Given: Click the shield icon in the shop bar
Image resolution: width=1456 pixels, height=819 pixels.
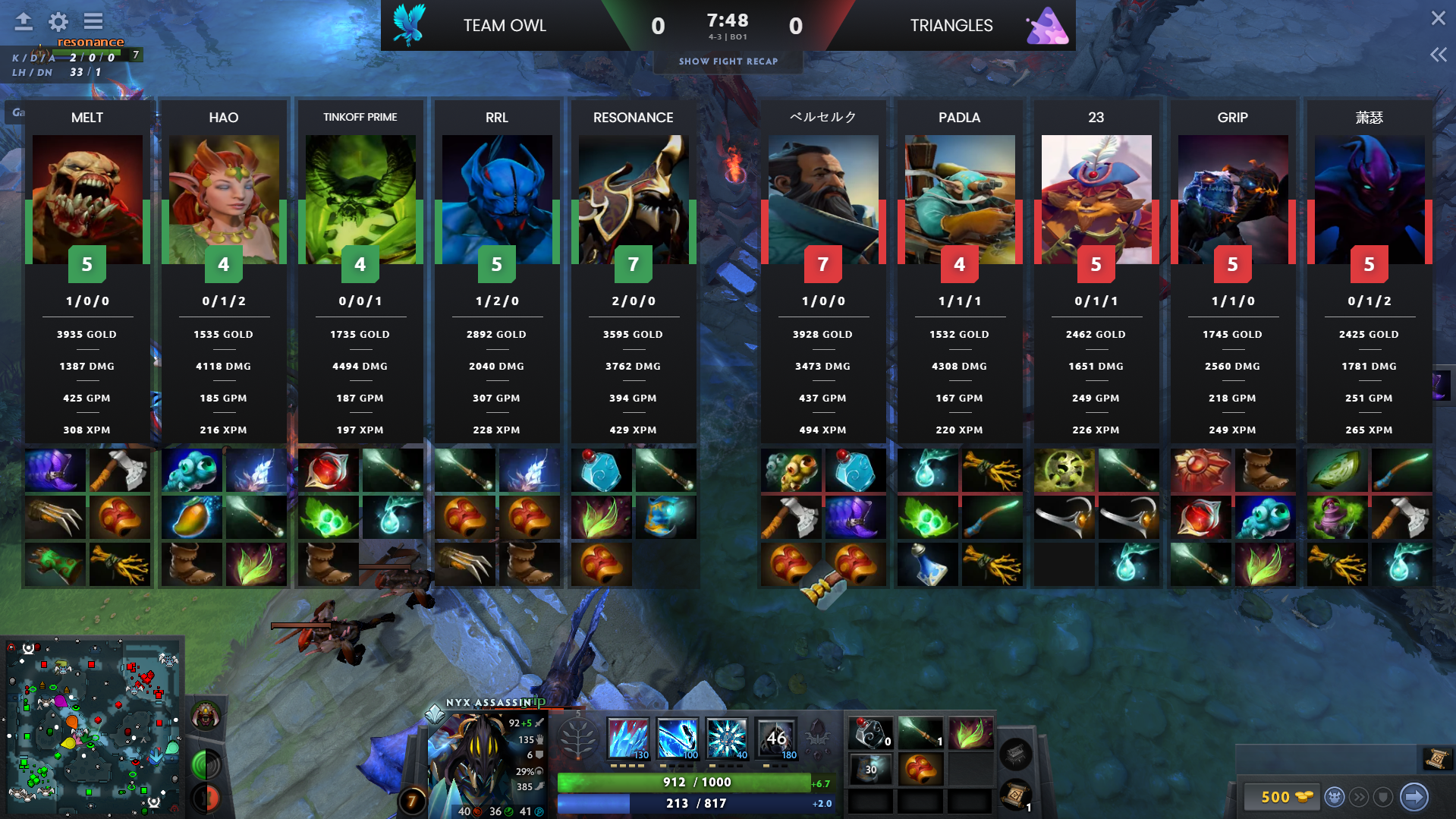Looking at the screenshot, I should coord(1382,797).
